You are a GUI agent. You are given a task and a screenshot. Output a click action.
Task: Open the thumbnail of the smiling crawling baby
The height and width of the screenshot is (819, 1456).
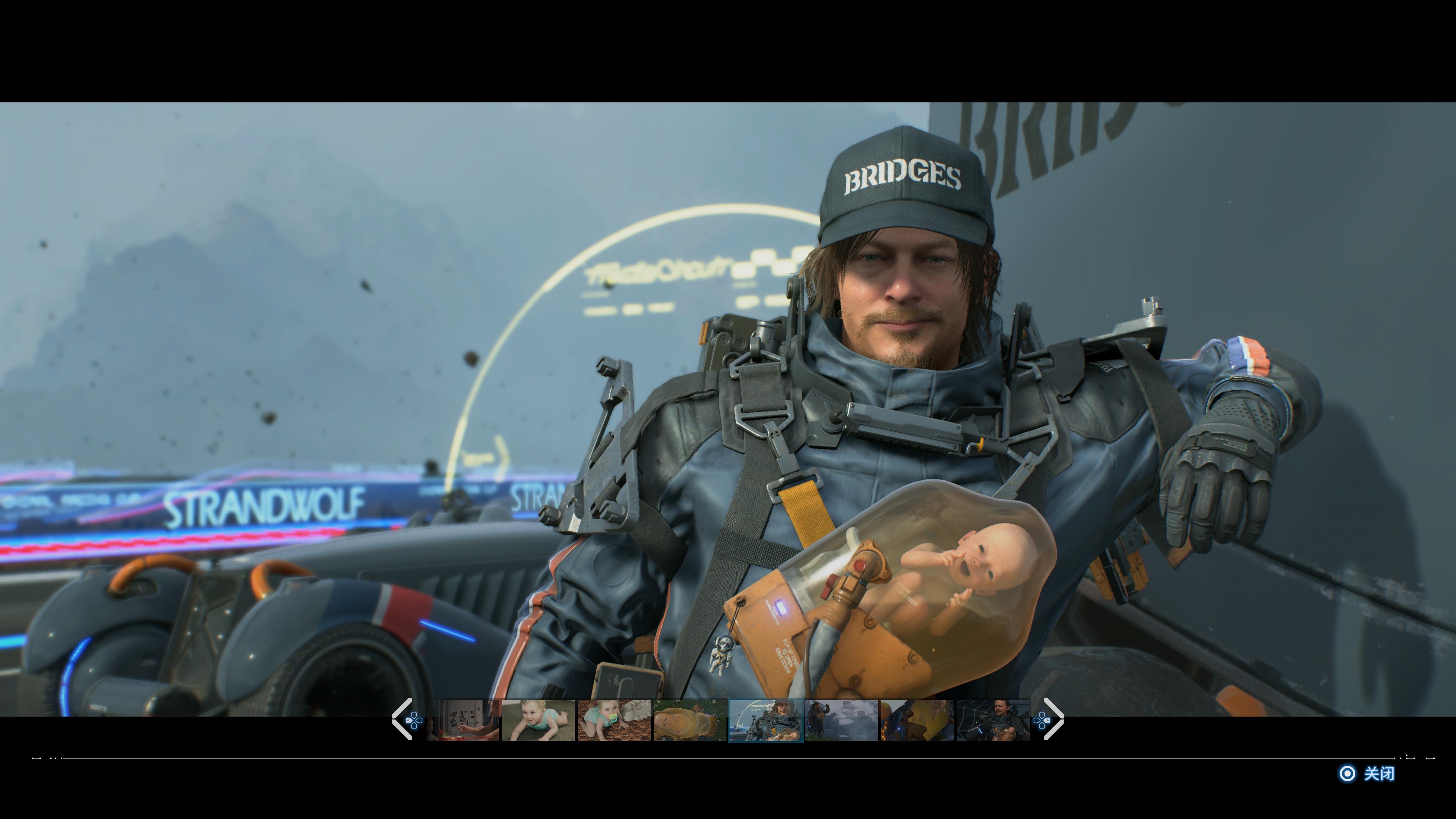tap(538, 720)
